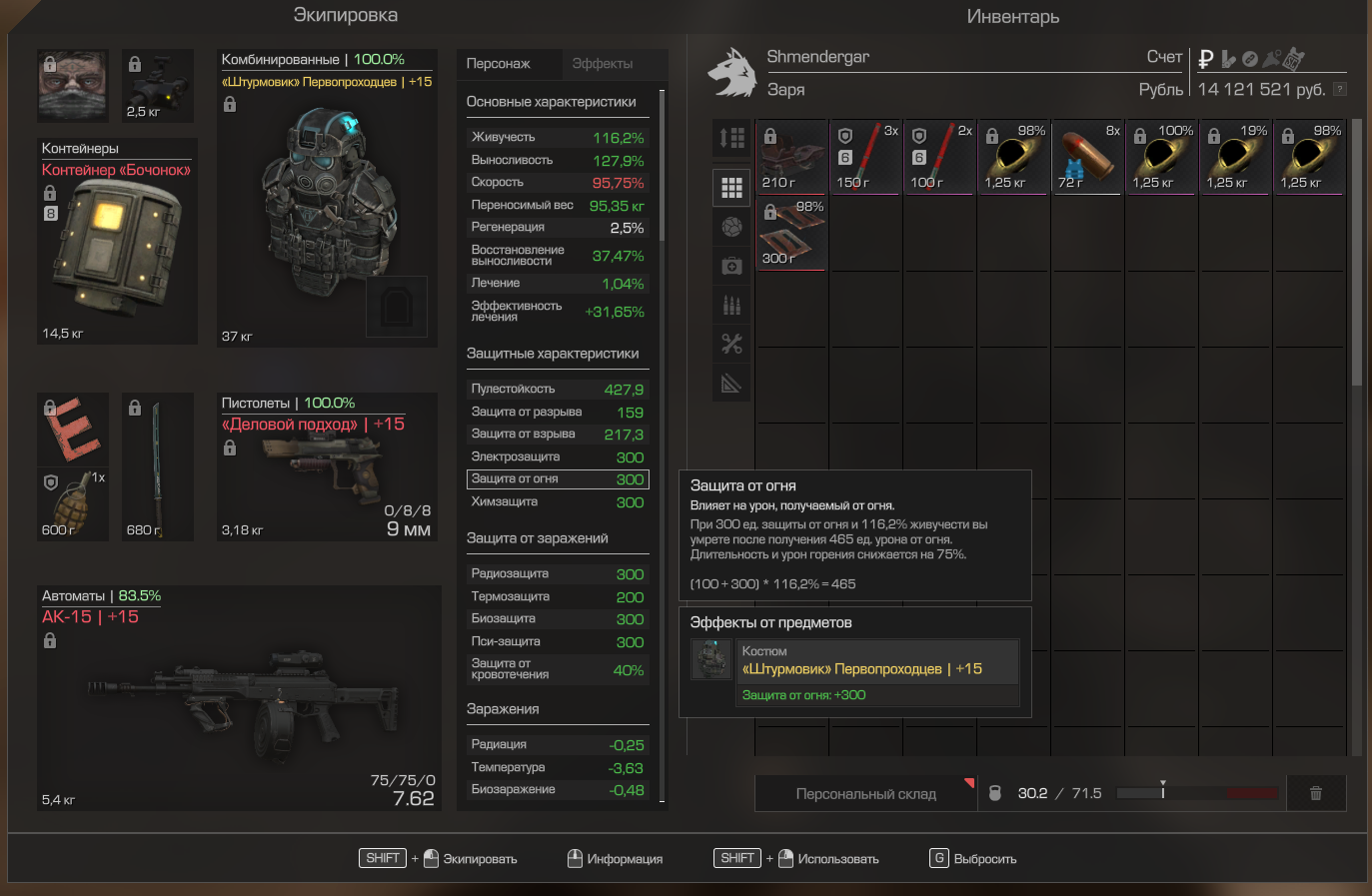Select the 8x pistol ammo stack

[1087, 158]
